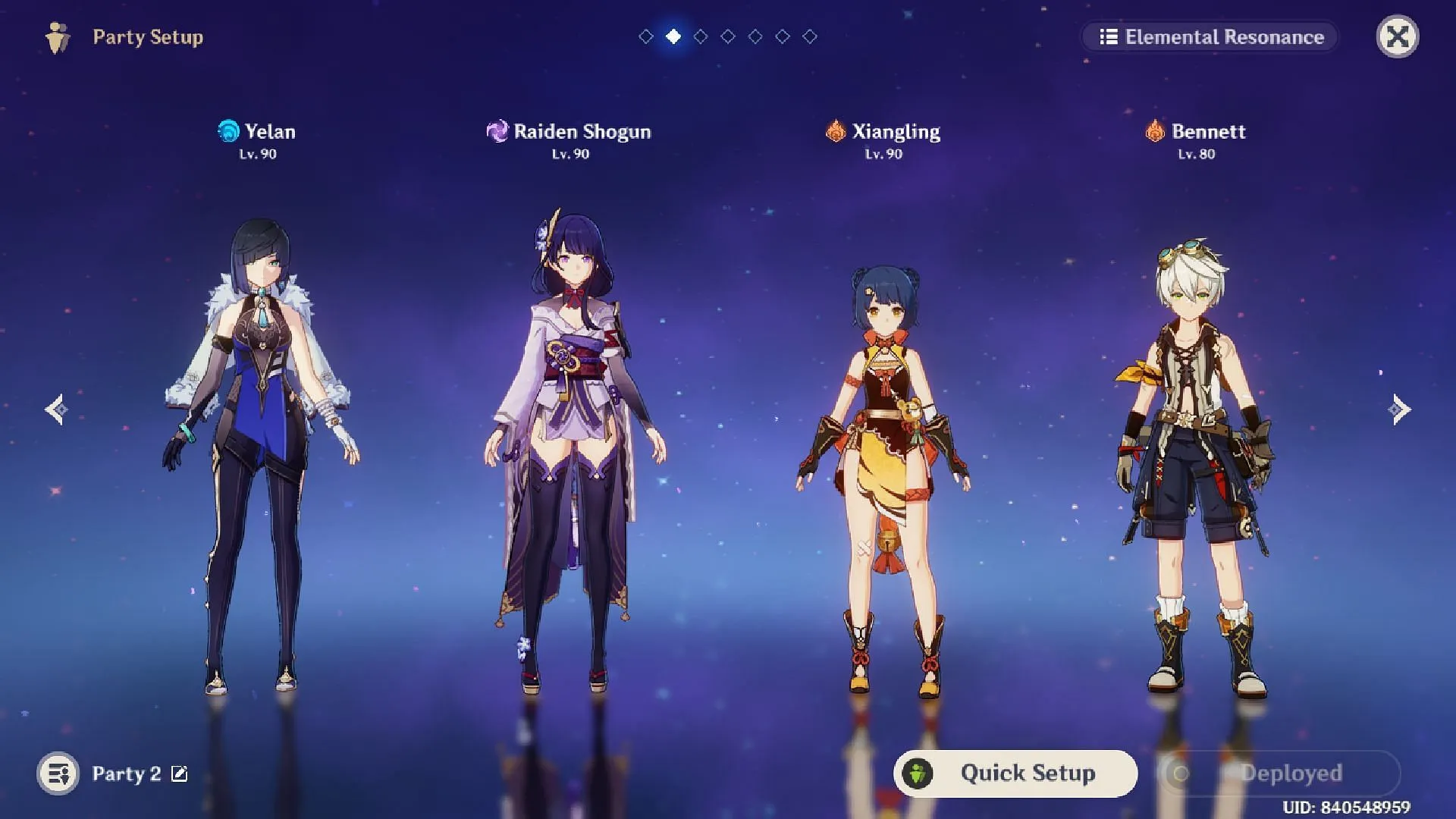Viewport: 1456px width, 819px height.
Task: Jump to the last party page dot
Action: coord(810,36)
